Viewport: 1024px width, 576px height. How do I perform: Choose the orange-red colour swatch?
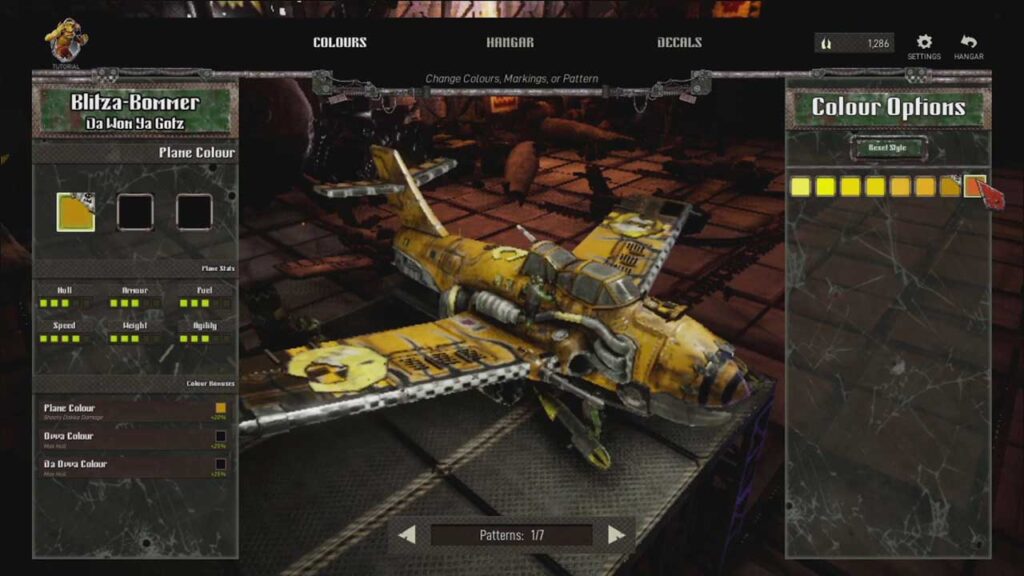pyautogui.click(x=975, y=186)
